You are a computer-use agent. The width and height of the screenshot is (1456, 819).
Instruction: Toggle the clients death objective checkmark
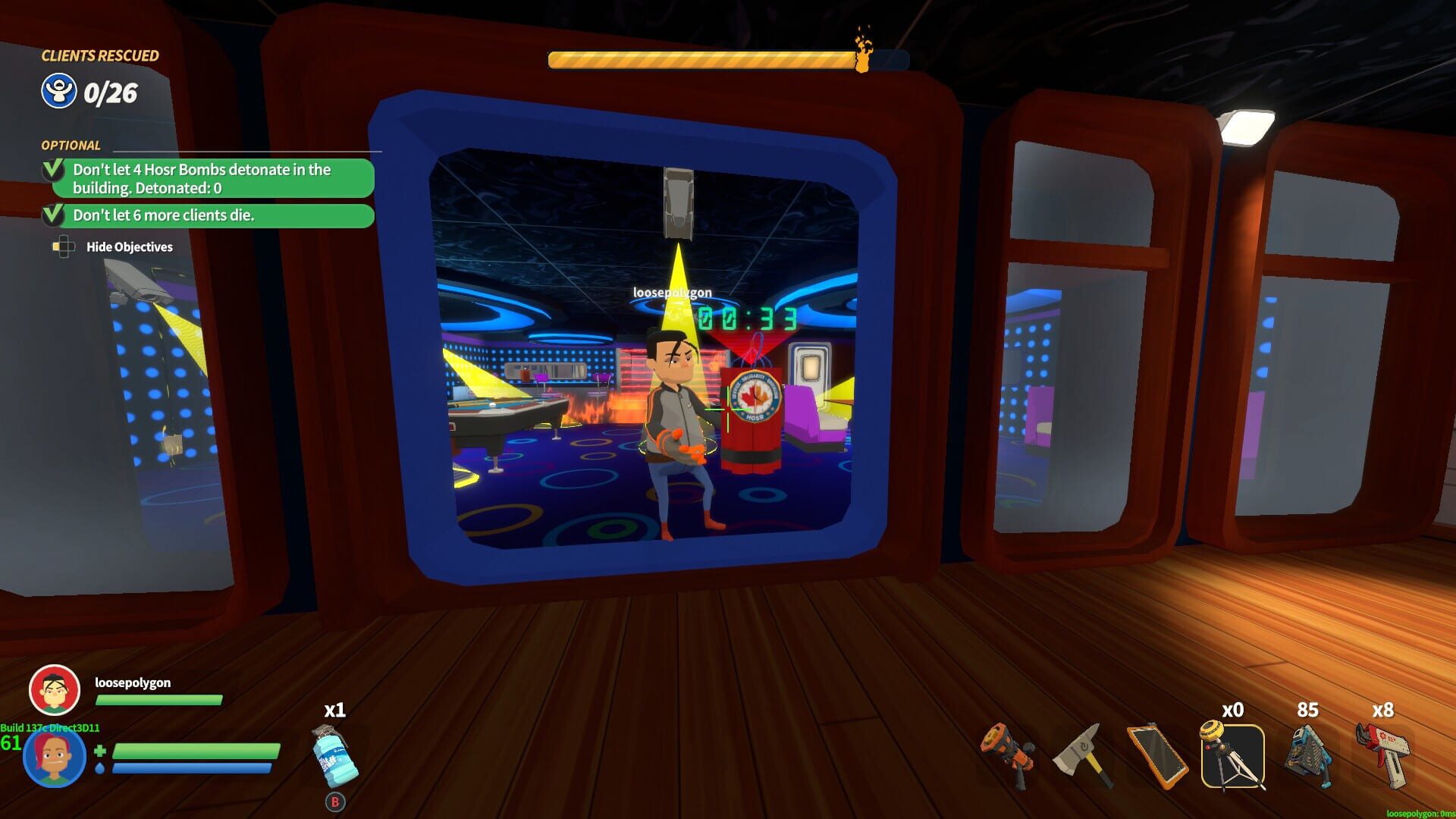tap(52, 215)
